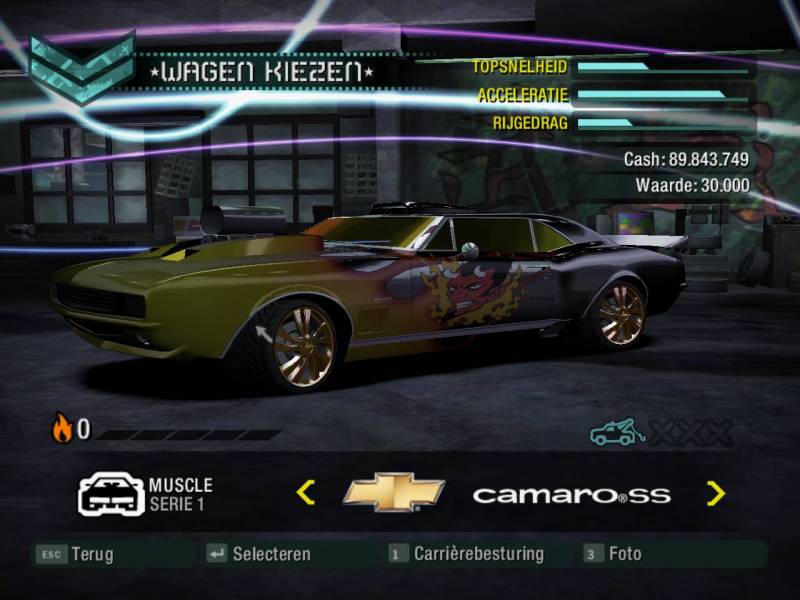
Task: Show the next car with right arrow
Action: click(715, 492)
